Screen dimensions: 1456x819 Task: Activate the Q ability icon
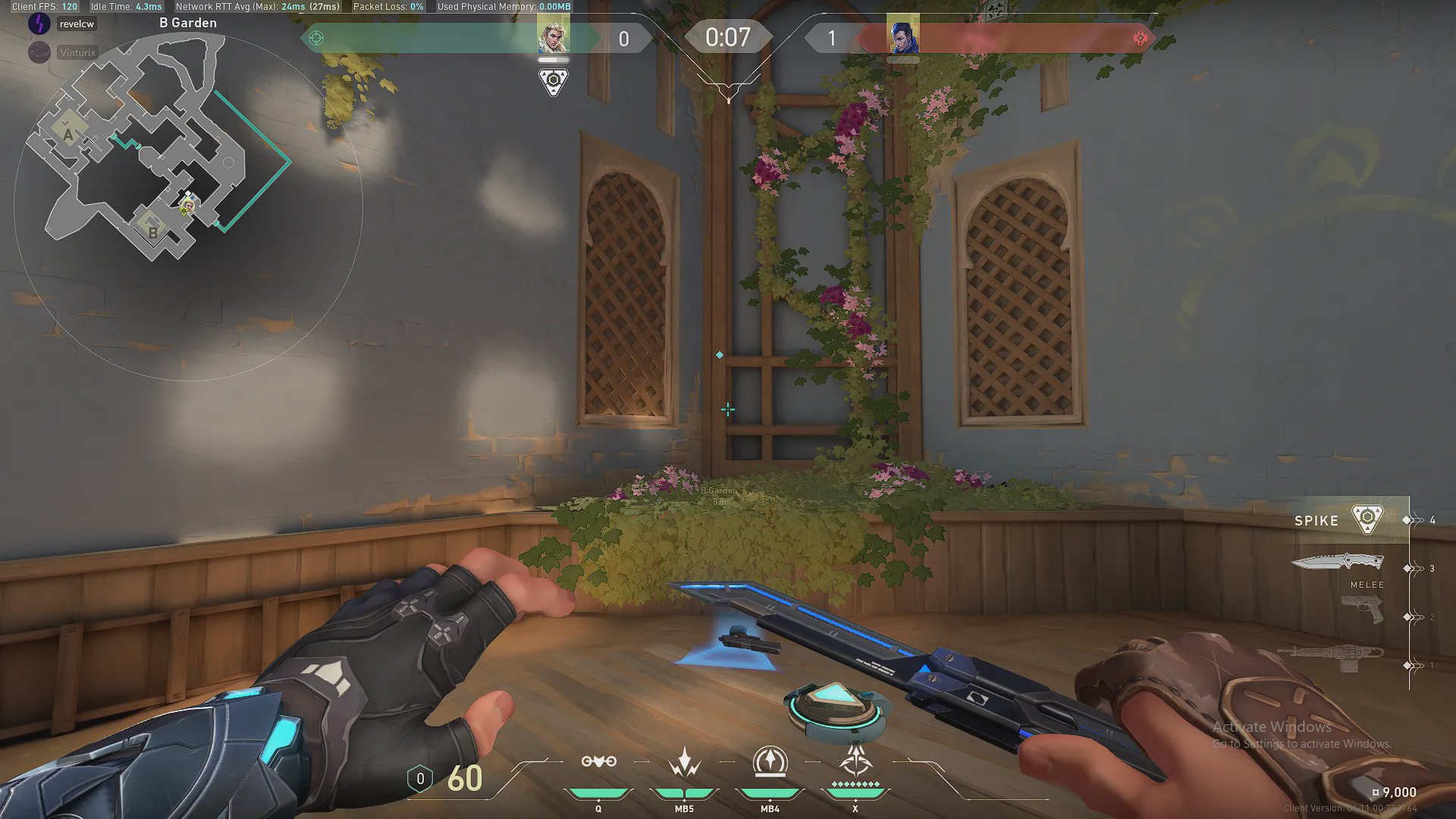tap(598, 762)
